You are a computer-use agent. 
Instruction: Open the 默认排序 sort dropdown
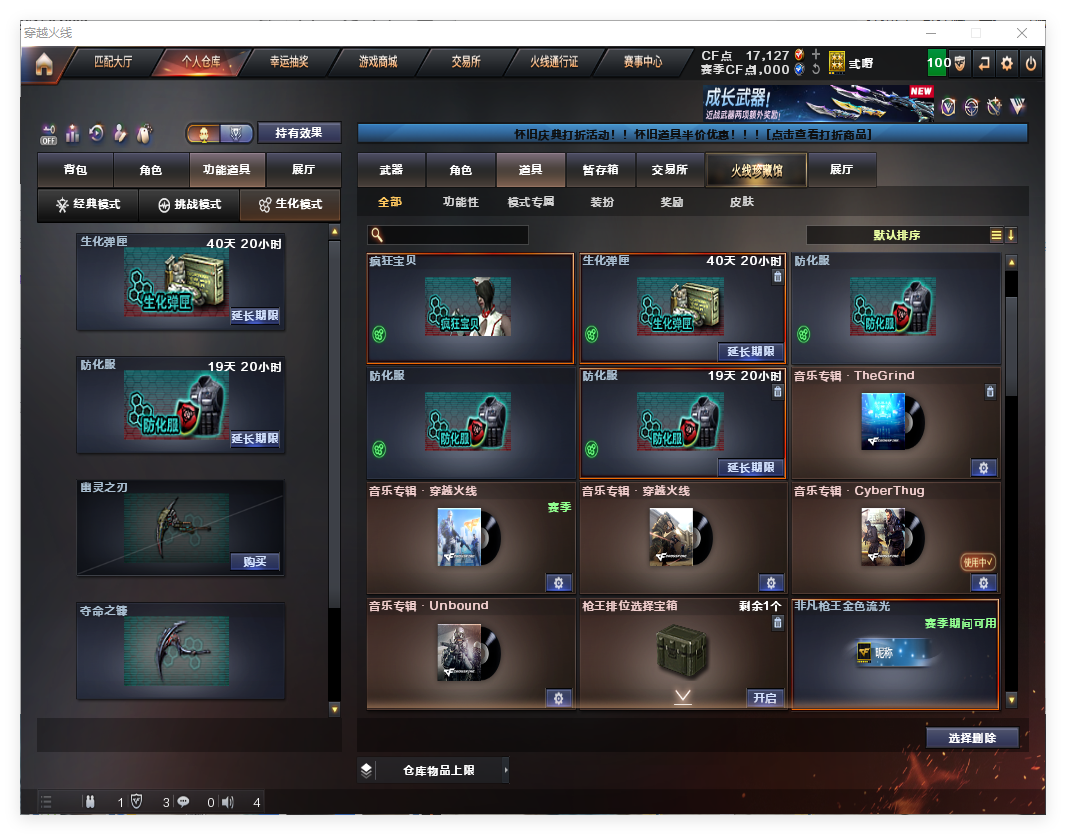(897, 235)
